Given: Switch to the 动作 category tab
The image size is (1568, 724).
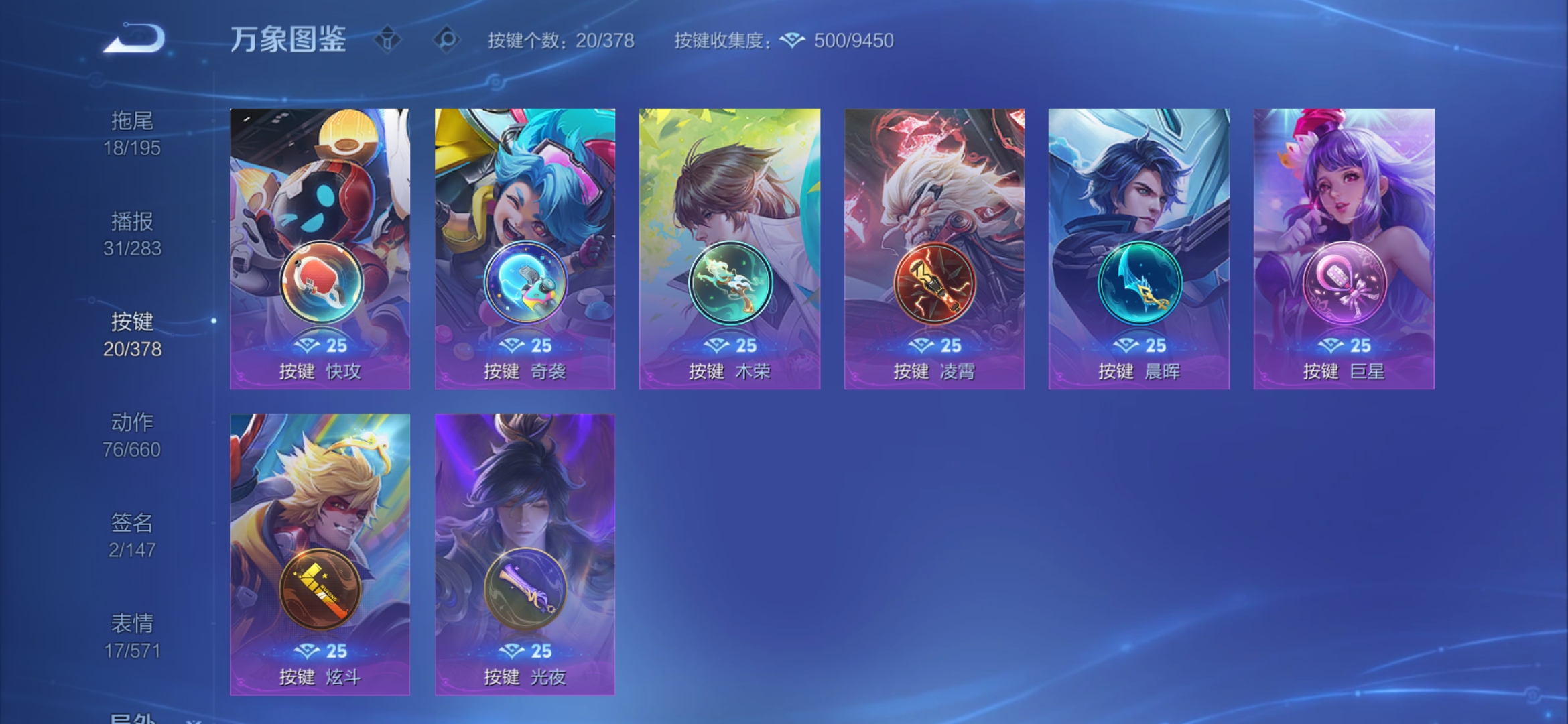Looking at the screenshot, I should (132, 436).
